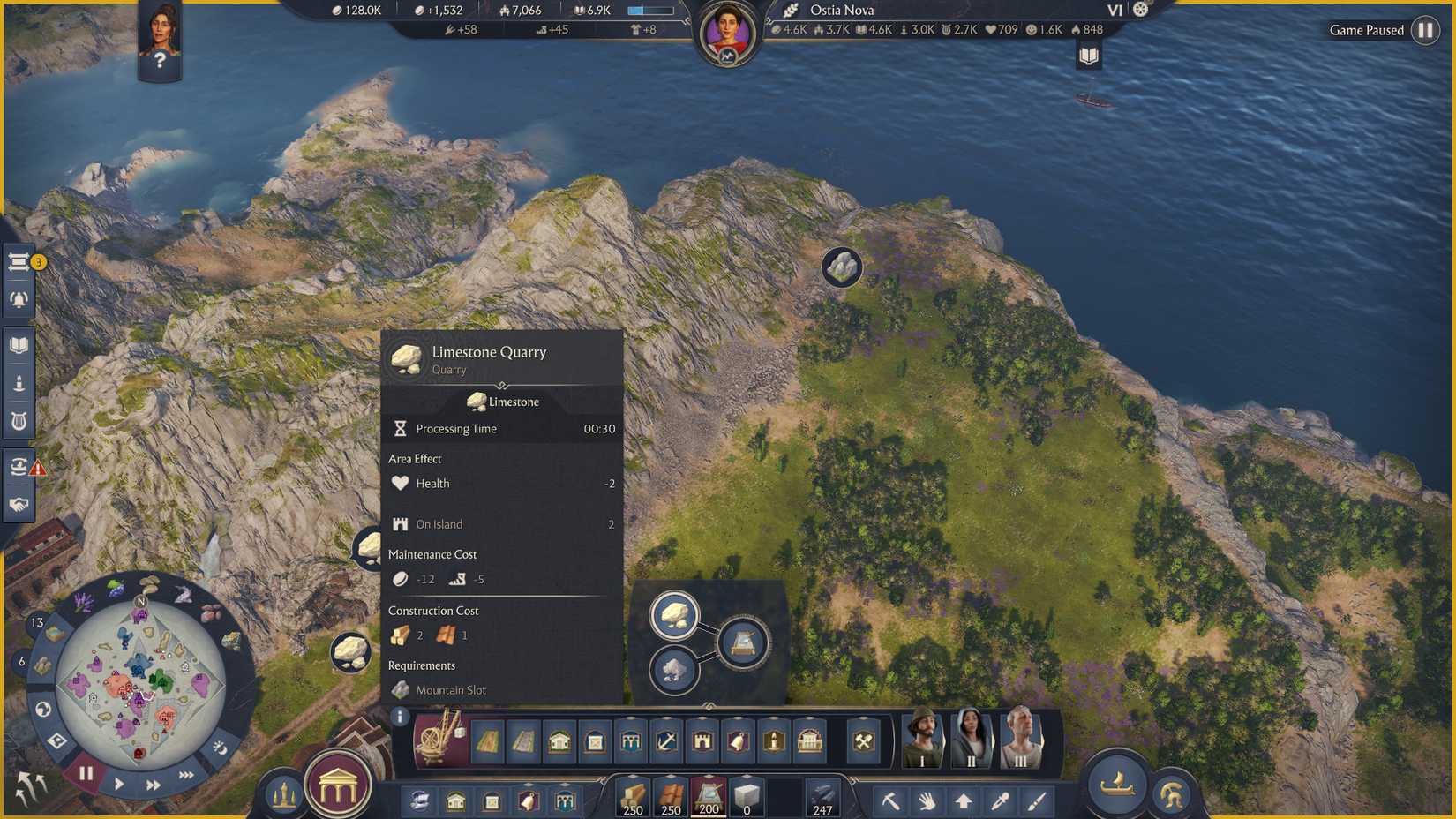
Task: Select the upgrade arrow tool
Action: click(964, 800)
